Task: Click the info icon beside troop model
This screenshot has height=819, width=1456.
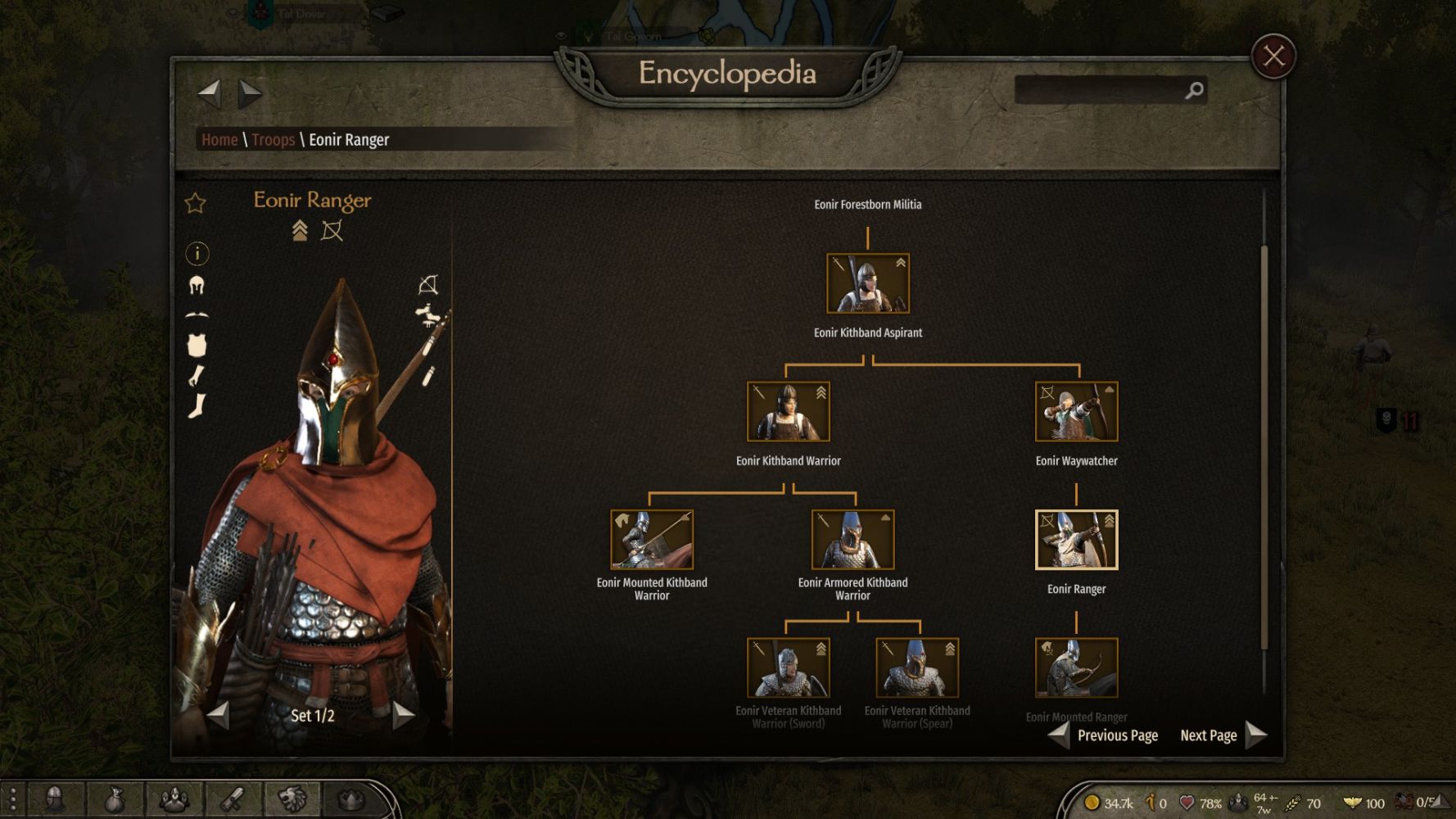Action: (x=197, y=254)
